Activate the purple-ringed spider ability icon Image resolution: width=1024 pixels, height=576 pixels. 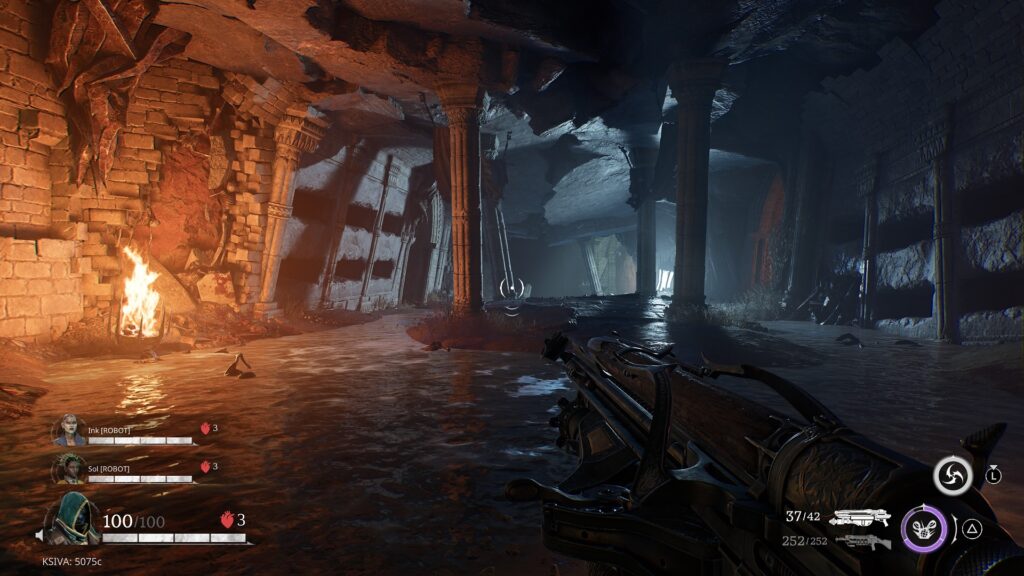click(924, 530)
